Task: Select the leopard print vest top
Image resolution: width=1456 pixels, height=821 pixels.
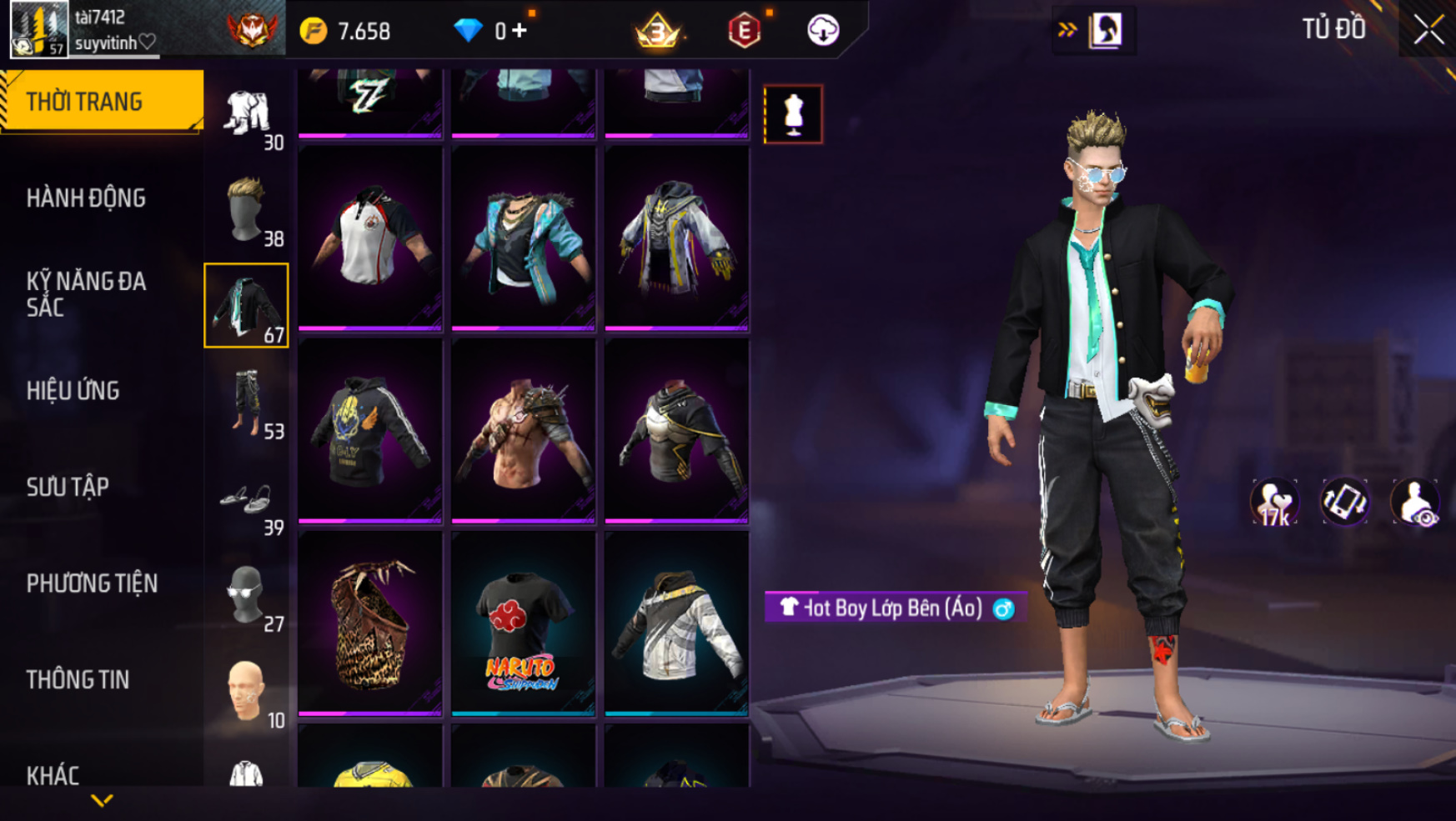Action: point(369,623)
